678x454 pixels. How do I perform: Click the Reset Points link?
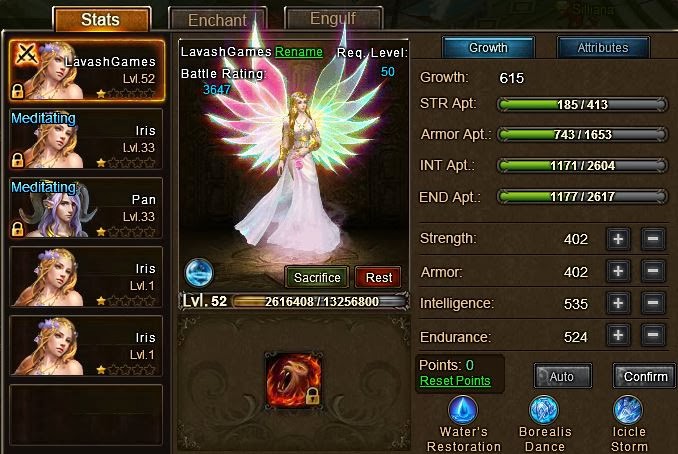click(x=455, y=381)
